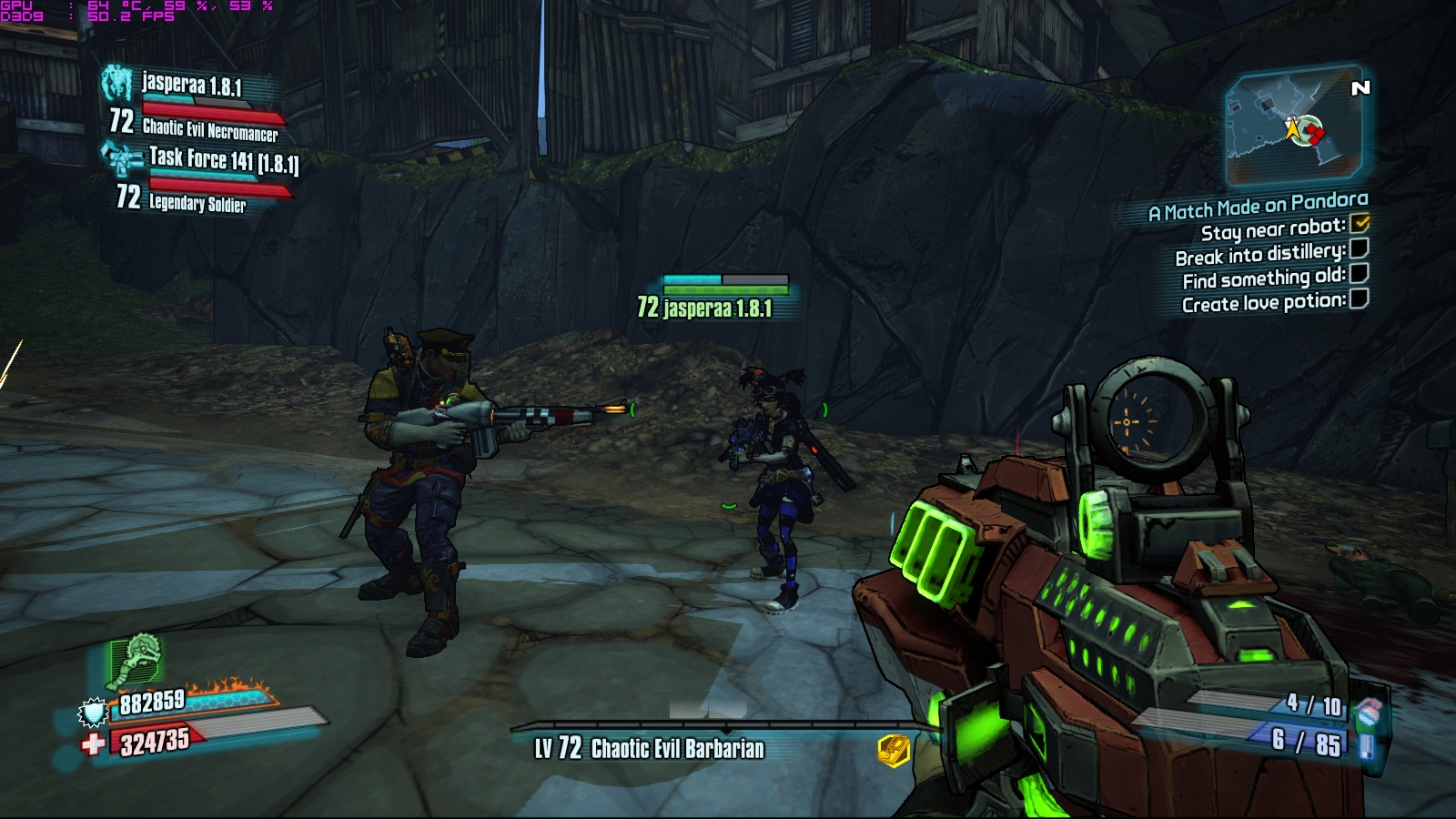Tick the 'Find something old' objective box
1456x819 pixels.
tap(1359, 273)
